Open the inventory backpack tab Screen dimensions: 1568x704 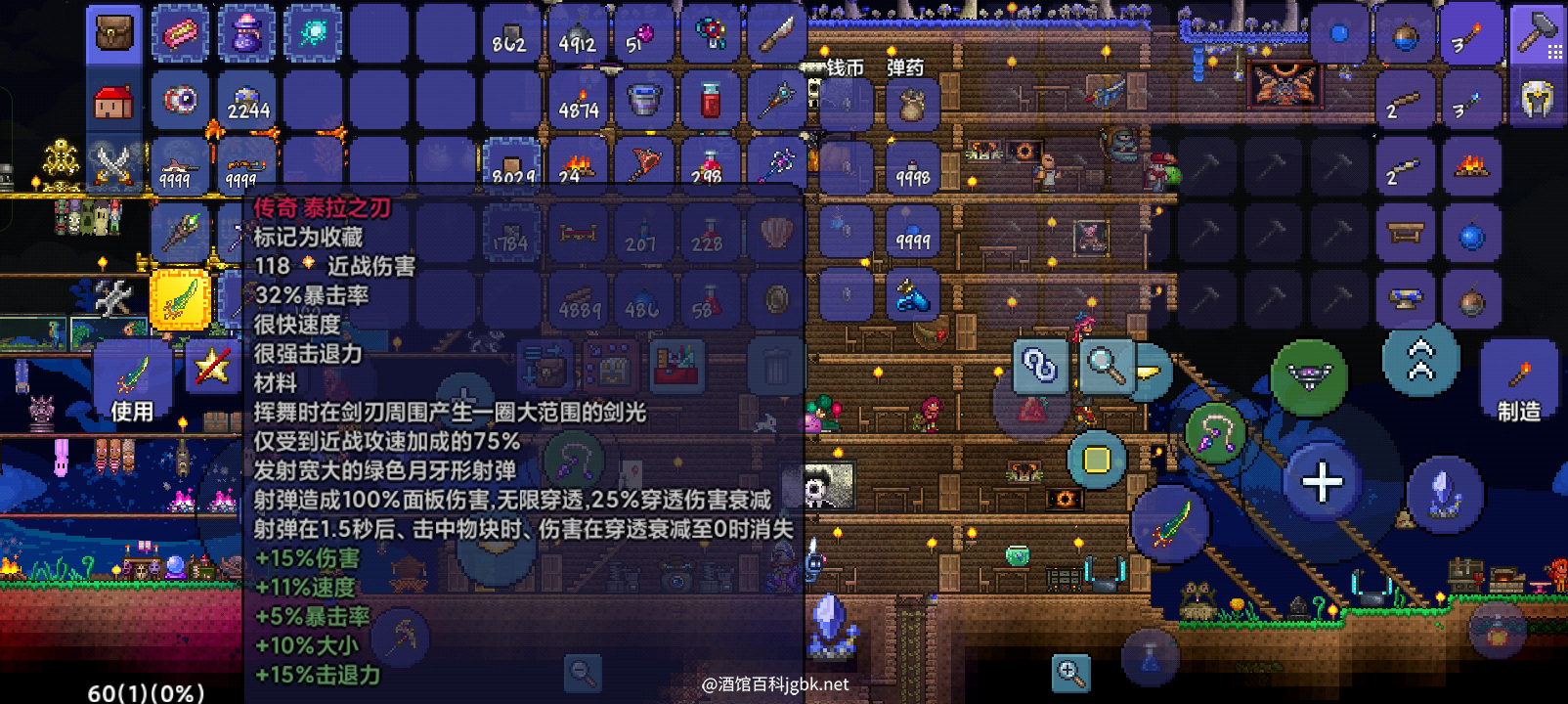[x=114, y=35]
